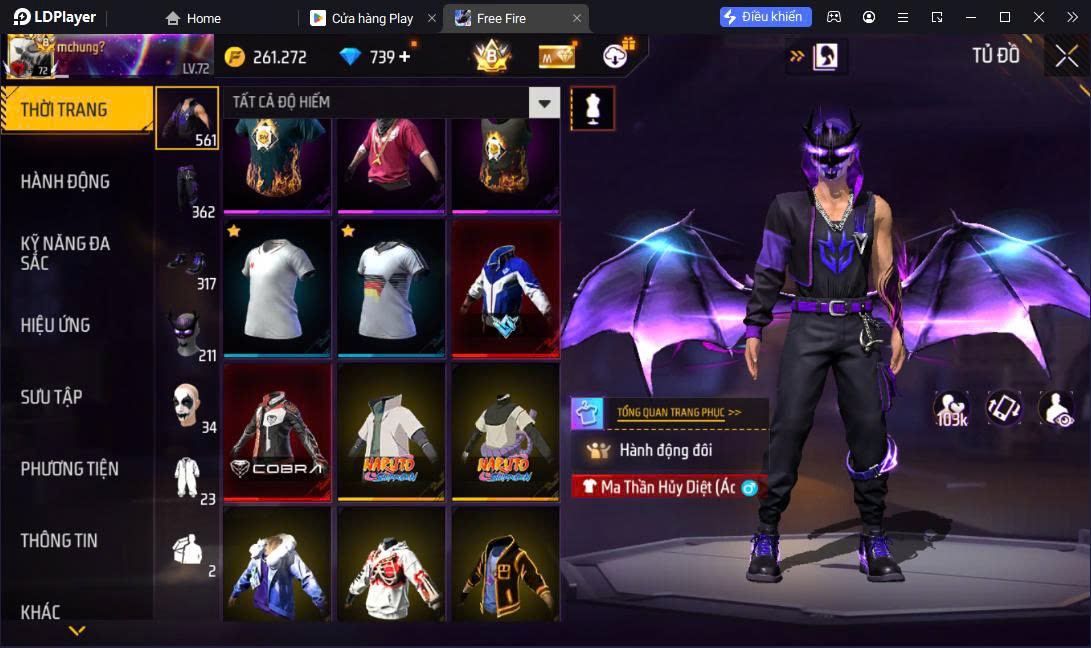Close the Tủ Đồ wardrobe screen
The height and width of the screenshot is (648, 1091).
1067,57
